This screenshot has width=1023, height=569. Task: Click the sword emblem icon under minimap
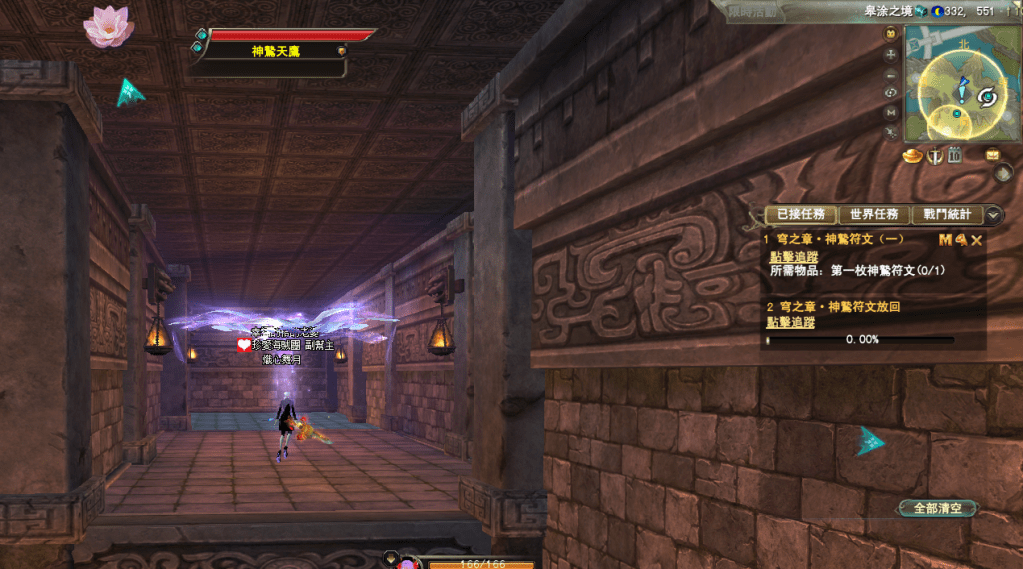click(935, 155)
